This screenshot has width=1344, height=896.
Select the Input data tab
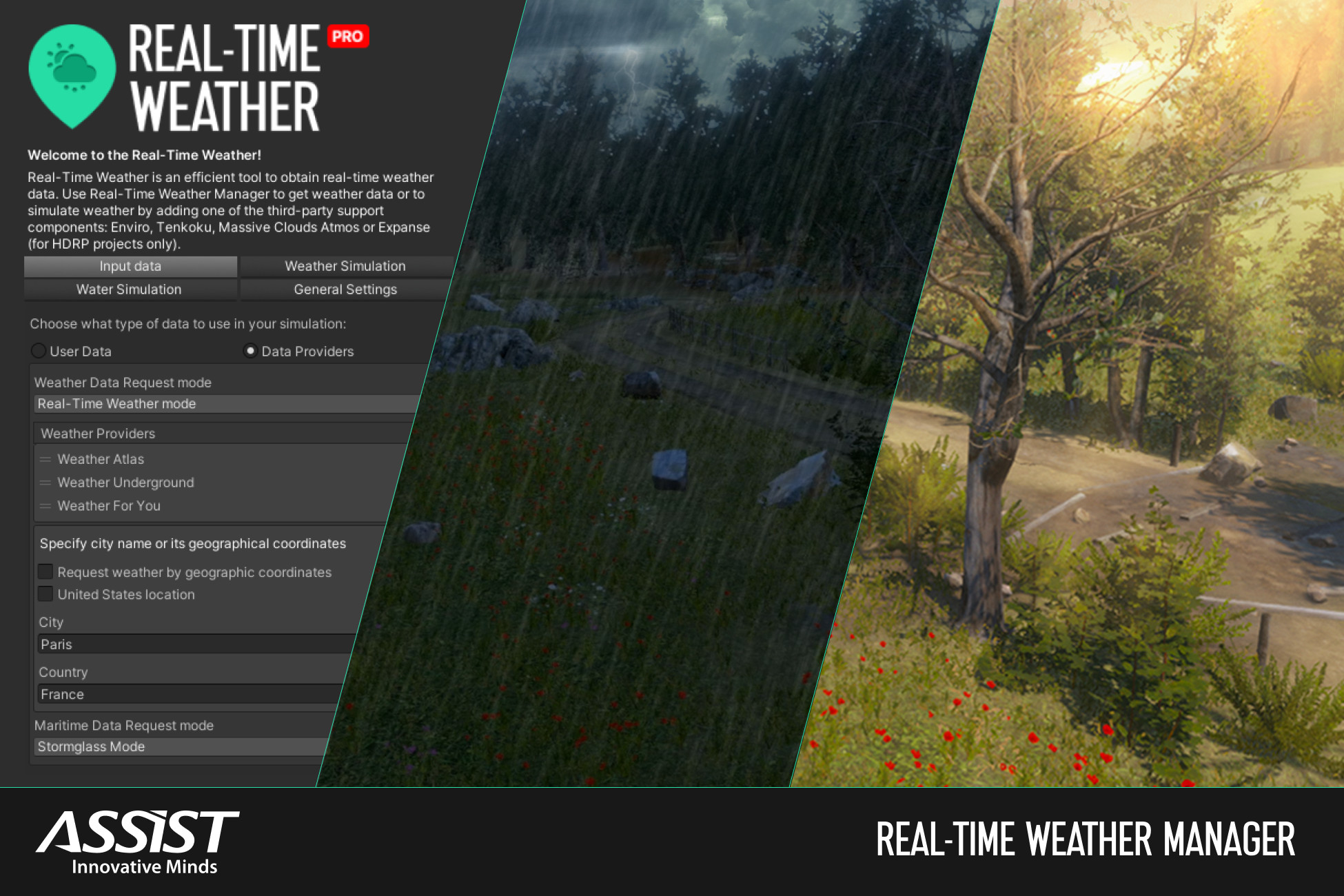(x=130, y=266)
